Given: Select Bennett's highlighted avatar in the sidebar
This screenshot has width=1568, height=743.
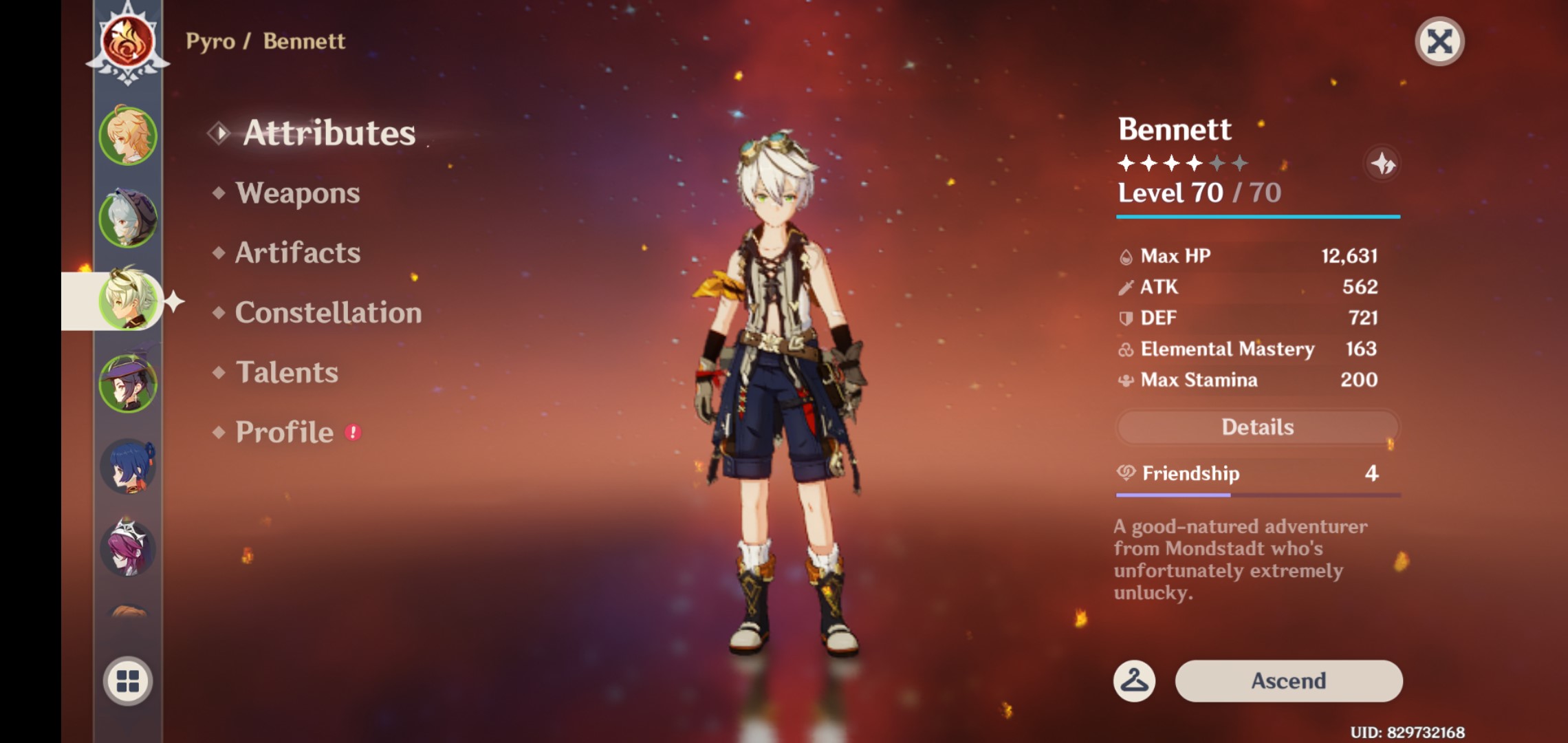Looking at the screenshot, I should point(128,301).
